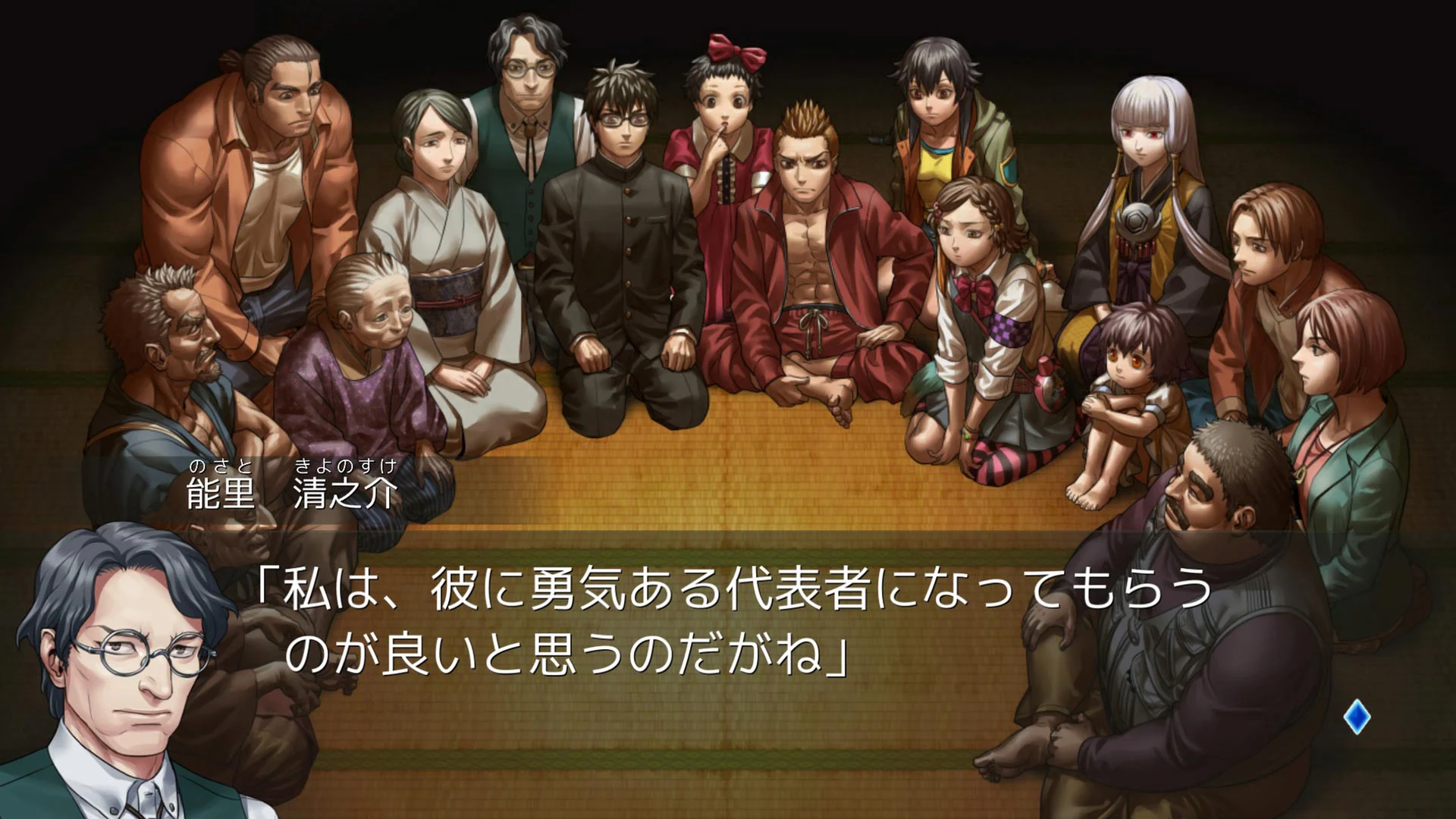The image size is (1456, 819).
Task: Select the boy in the black school uniform
Action: click(x=626, y=227)
